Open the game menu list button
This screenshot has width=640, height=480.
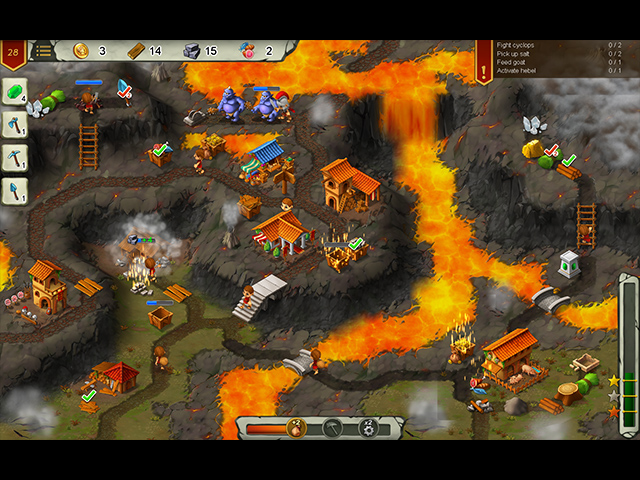(x=43, y=50)
